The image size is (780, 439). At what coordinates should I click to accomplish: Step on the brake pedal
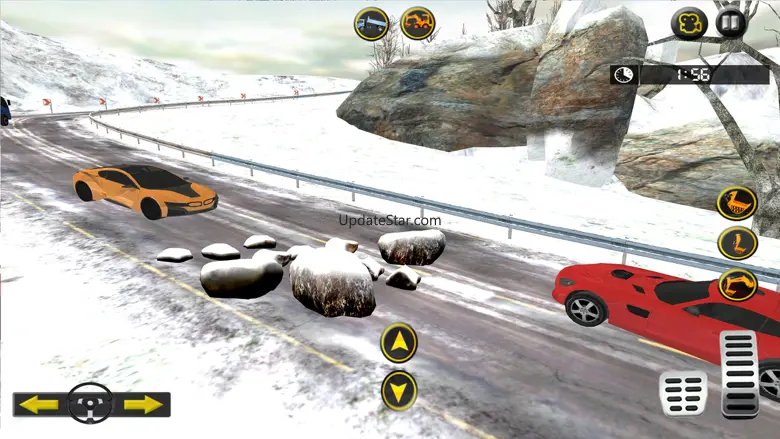pos(683,392)
